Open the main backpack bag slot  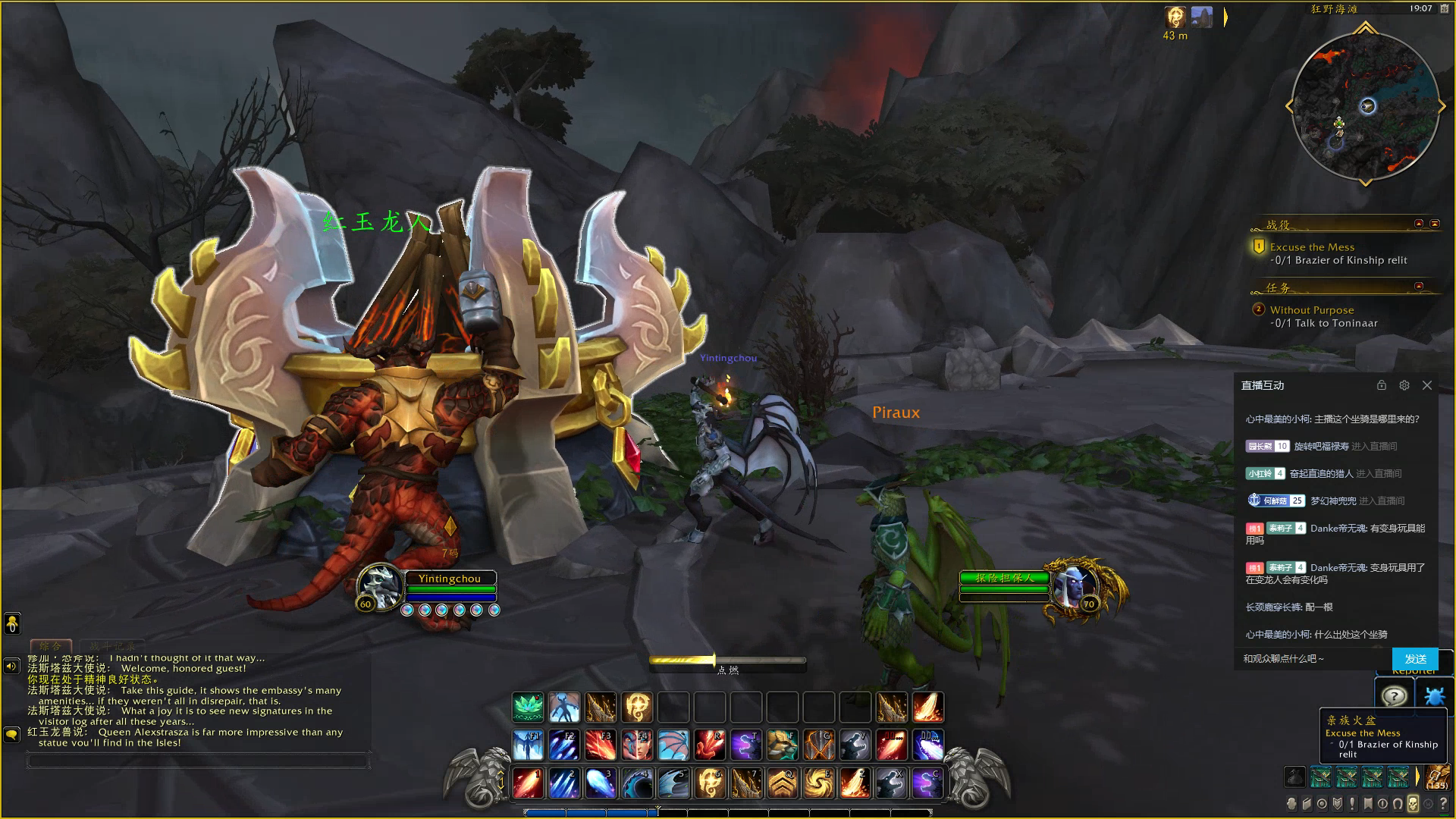point(1436,777)
